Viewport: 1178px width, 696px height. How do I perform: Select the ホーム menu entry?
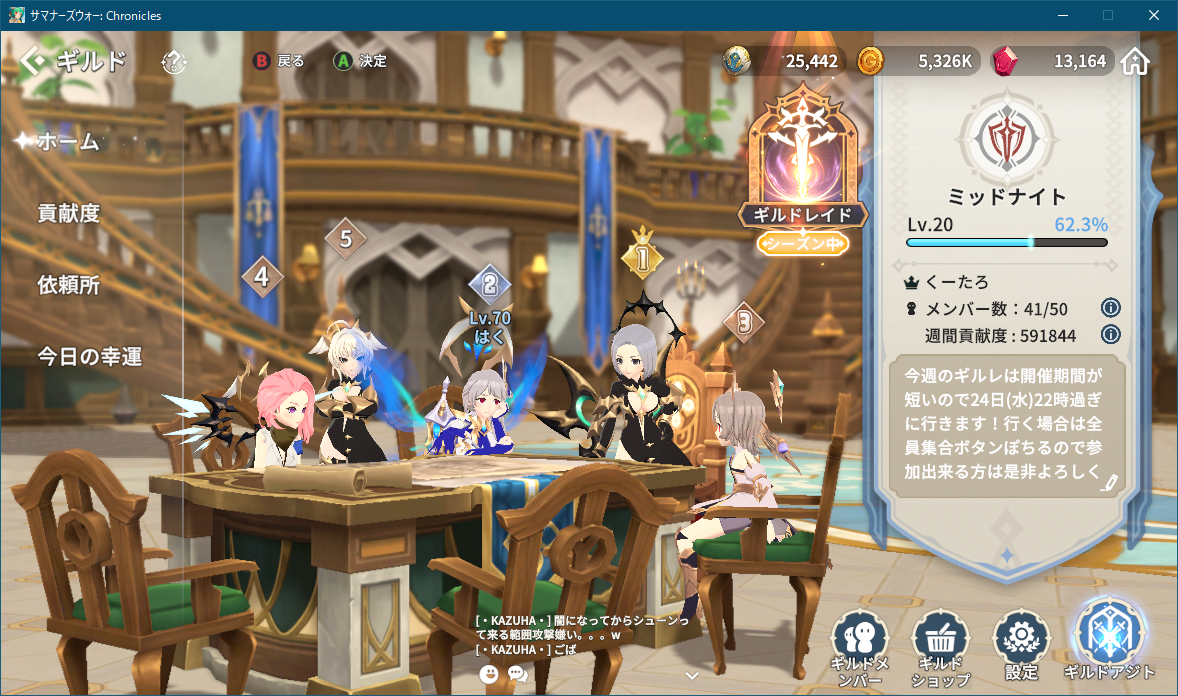[68, 142]
